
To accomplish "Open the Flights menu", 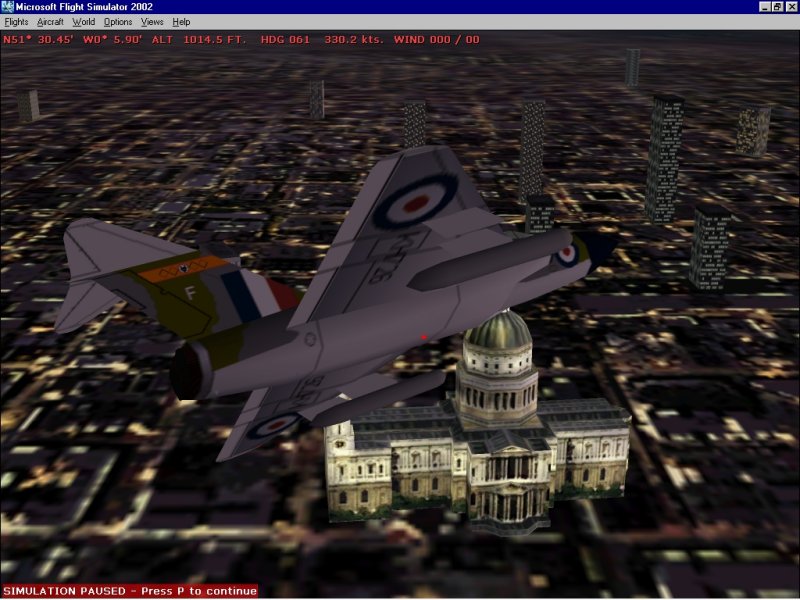I will click(16, 21).
